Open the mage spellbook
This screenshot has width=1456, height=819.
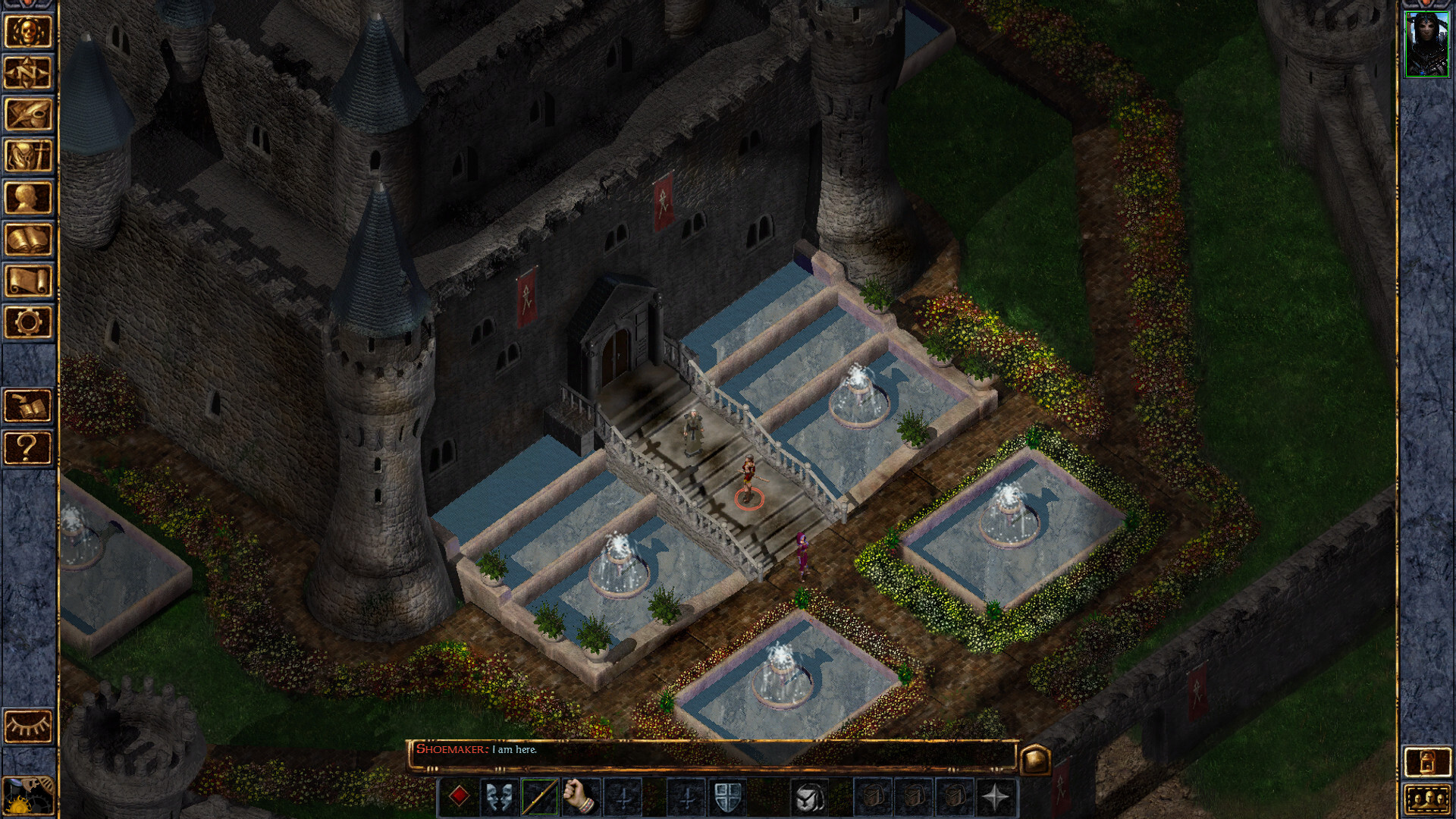click(28, 240)
